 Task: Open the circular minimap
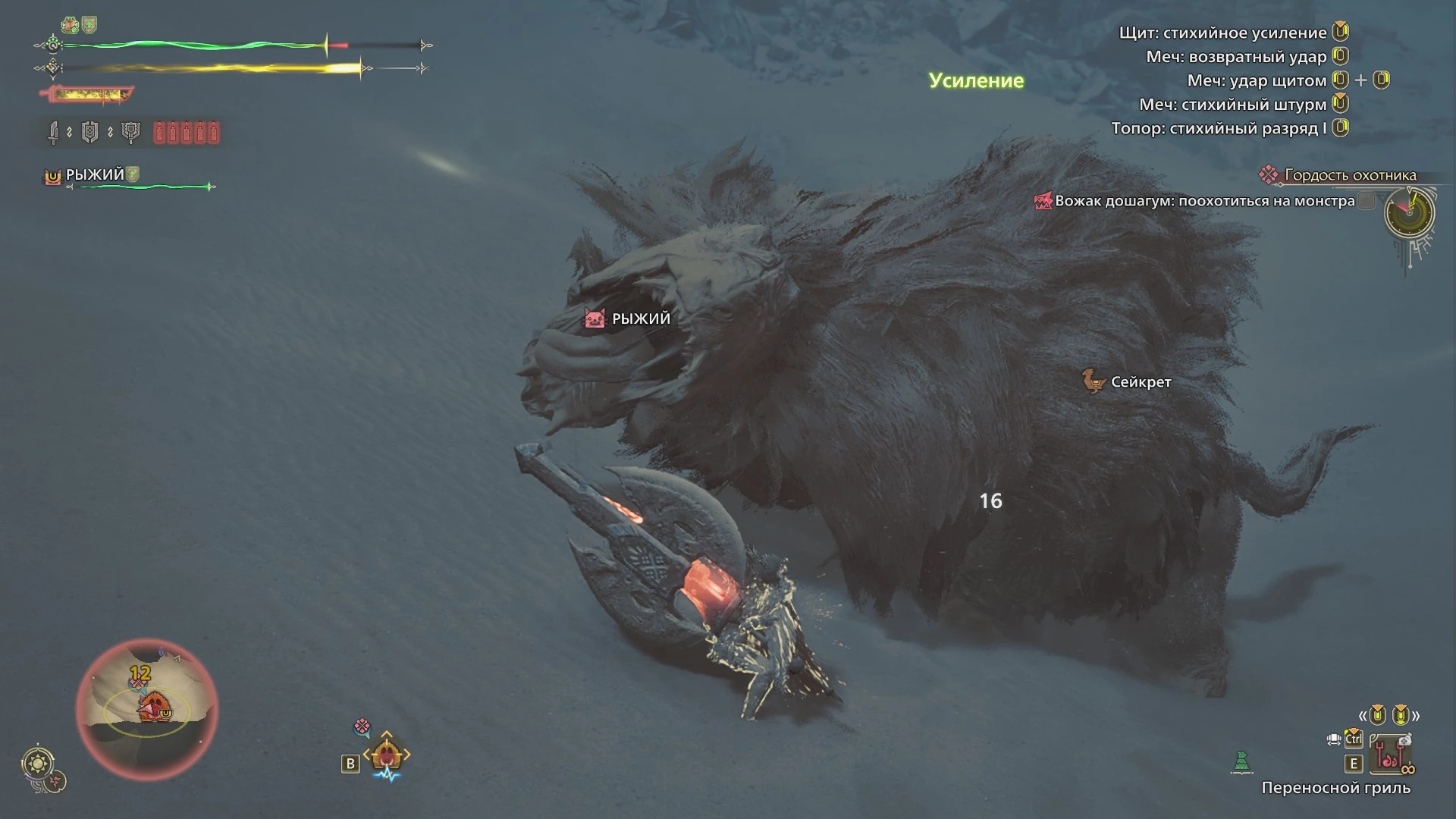click(x=147, y=710)
